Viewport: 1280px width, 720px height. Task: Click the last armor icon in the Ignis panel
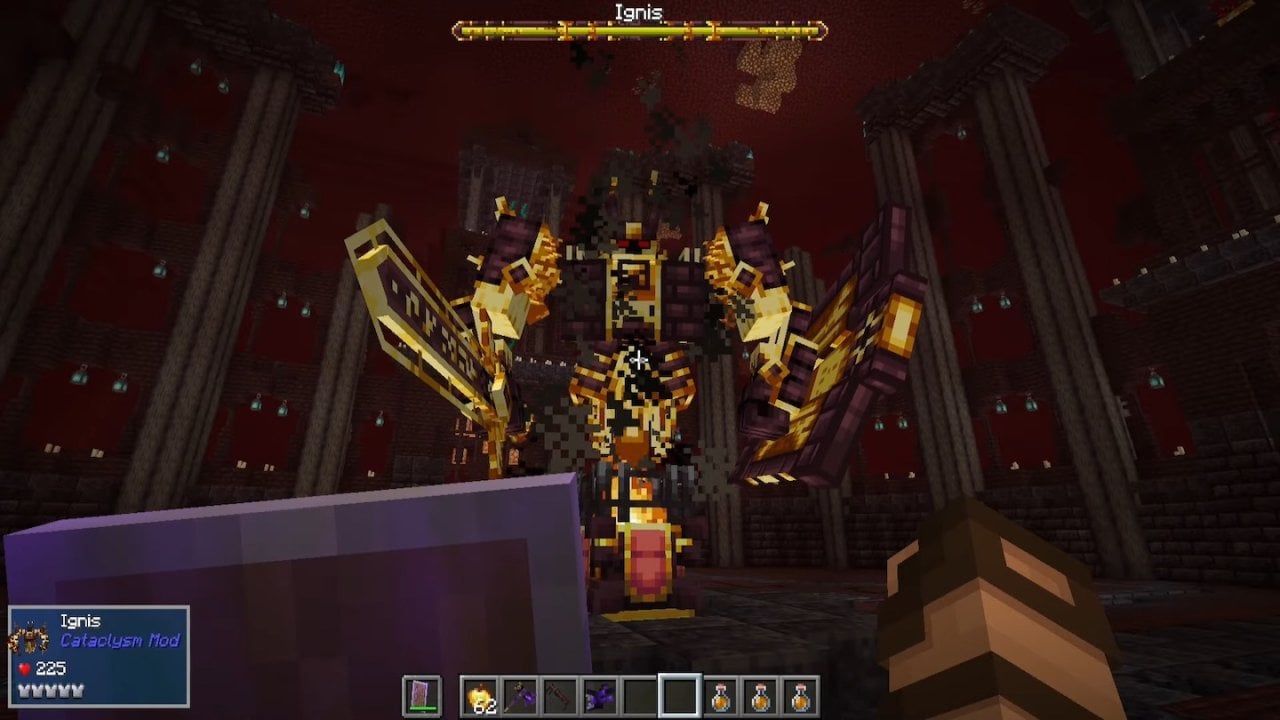pyautogui.click(x=77, y=691)
